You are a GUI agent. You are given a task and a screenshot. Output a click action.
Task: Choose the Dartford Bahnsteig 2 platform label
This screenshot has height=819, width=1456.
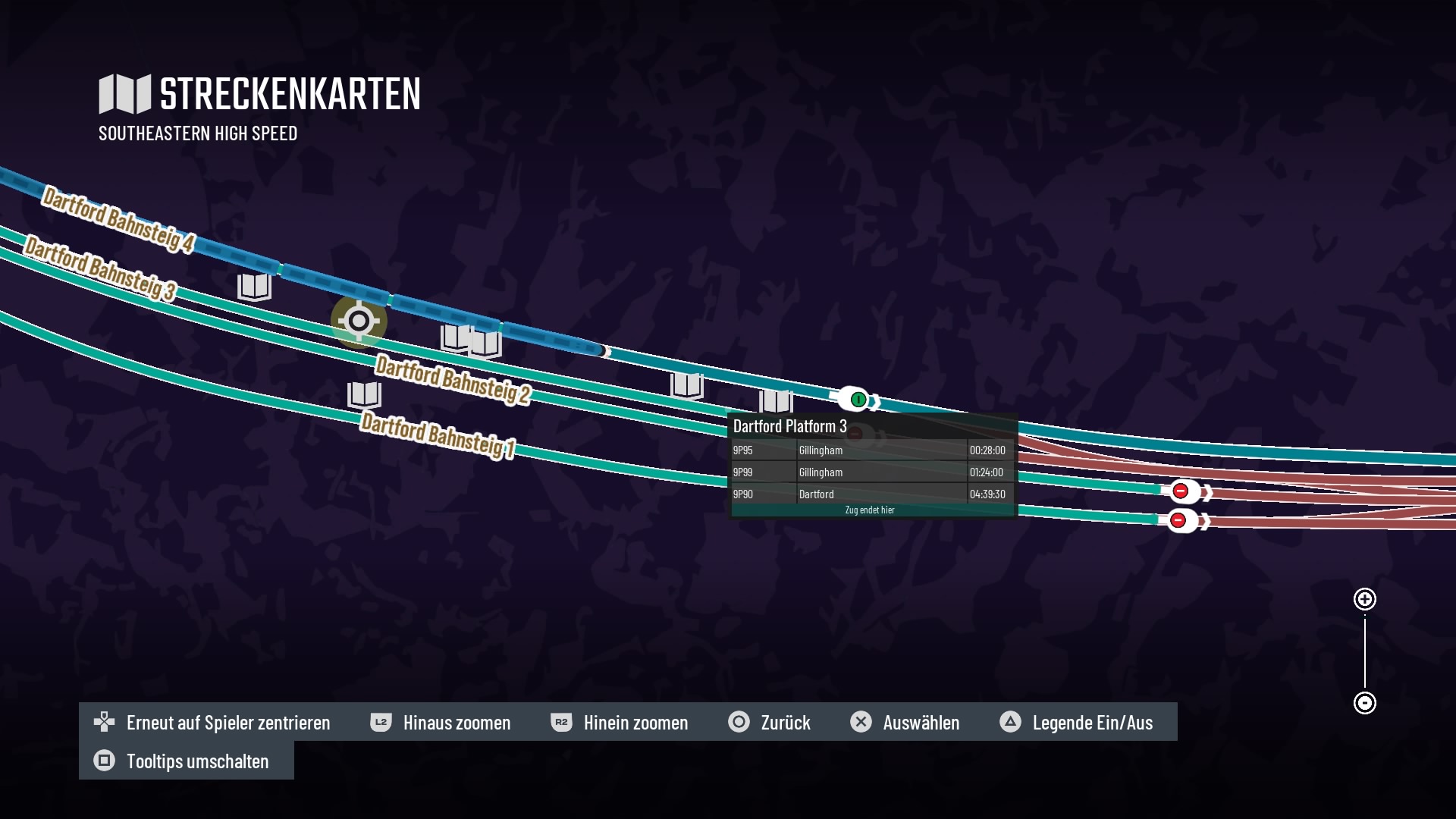tap(453, 379)
